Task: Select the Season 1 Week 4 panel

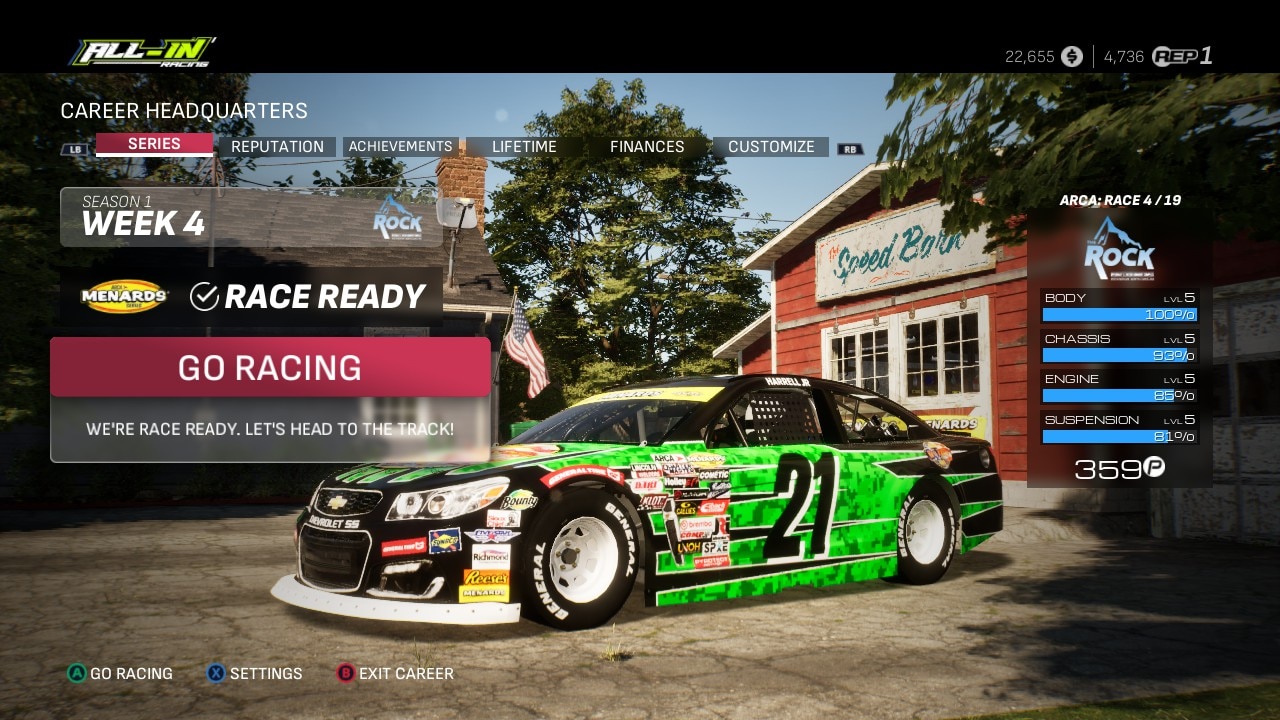Action: tap(251, 217)
